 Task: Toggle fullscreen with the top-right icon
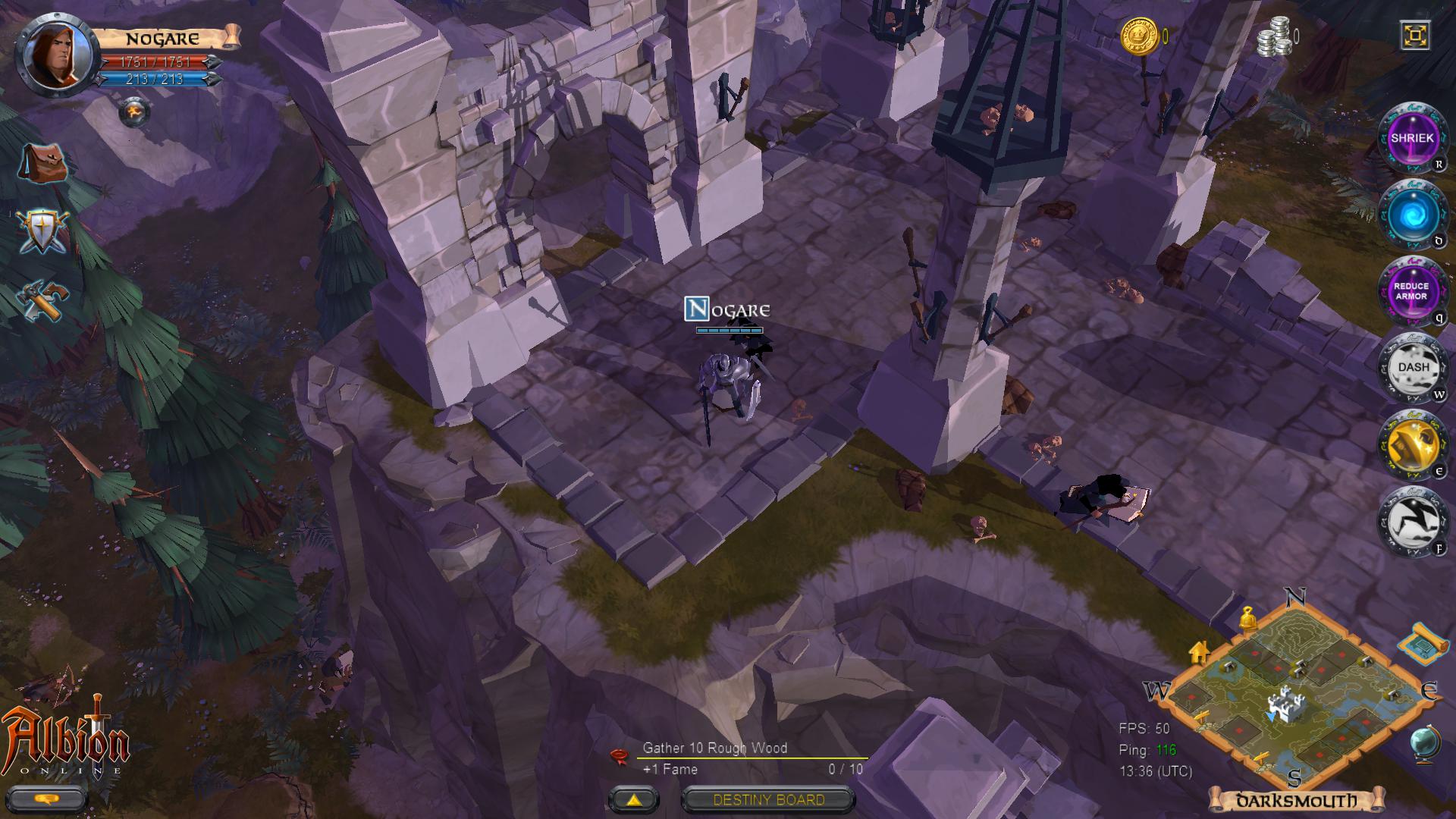(x=1415, y=36)
